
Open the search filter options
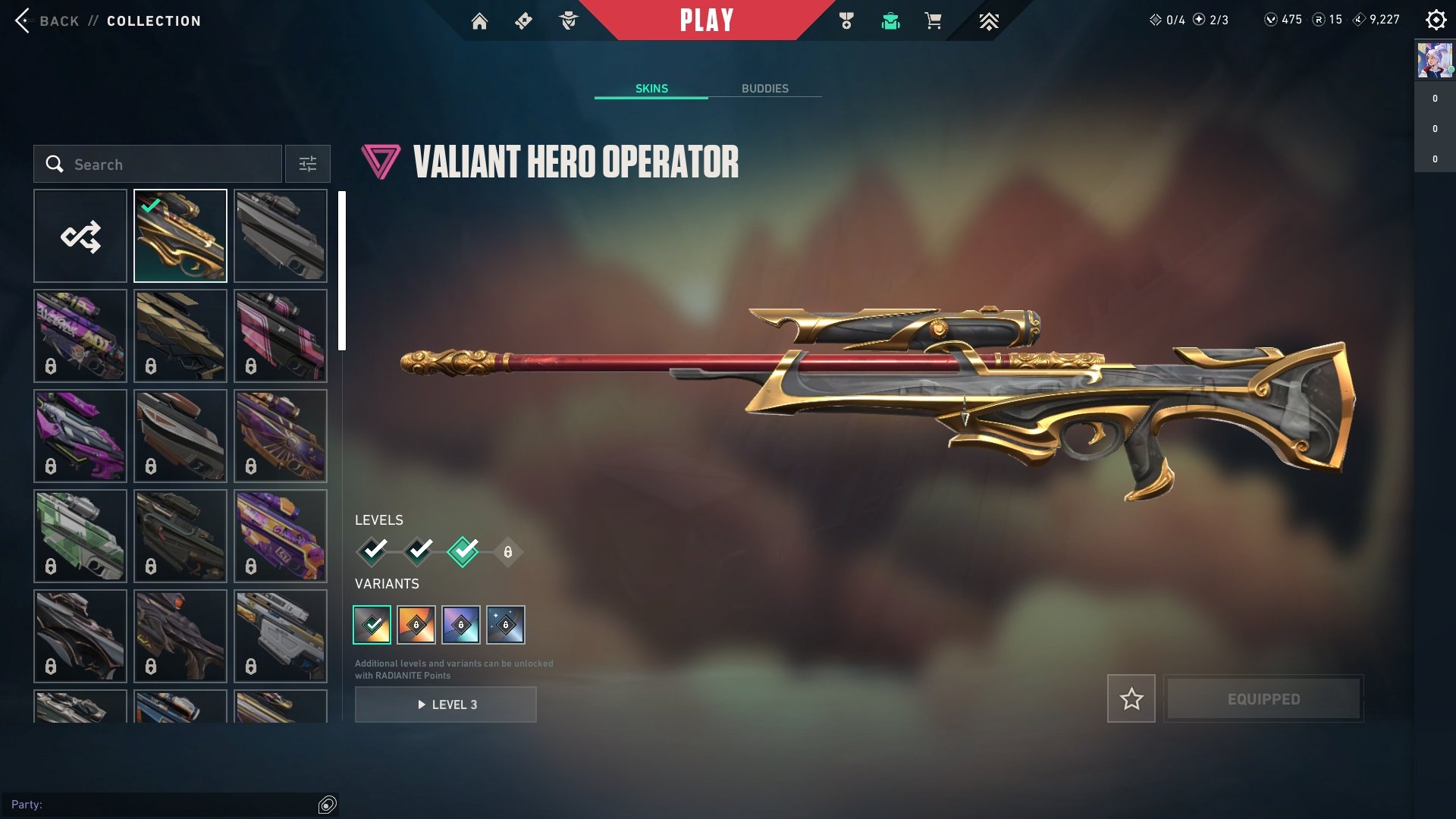point(307,164)
